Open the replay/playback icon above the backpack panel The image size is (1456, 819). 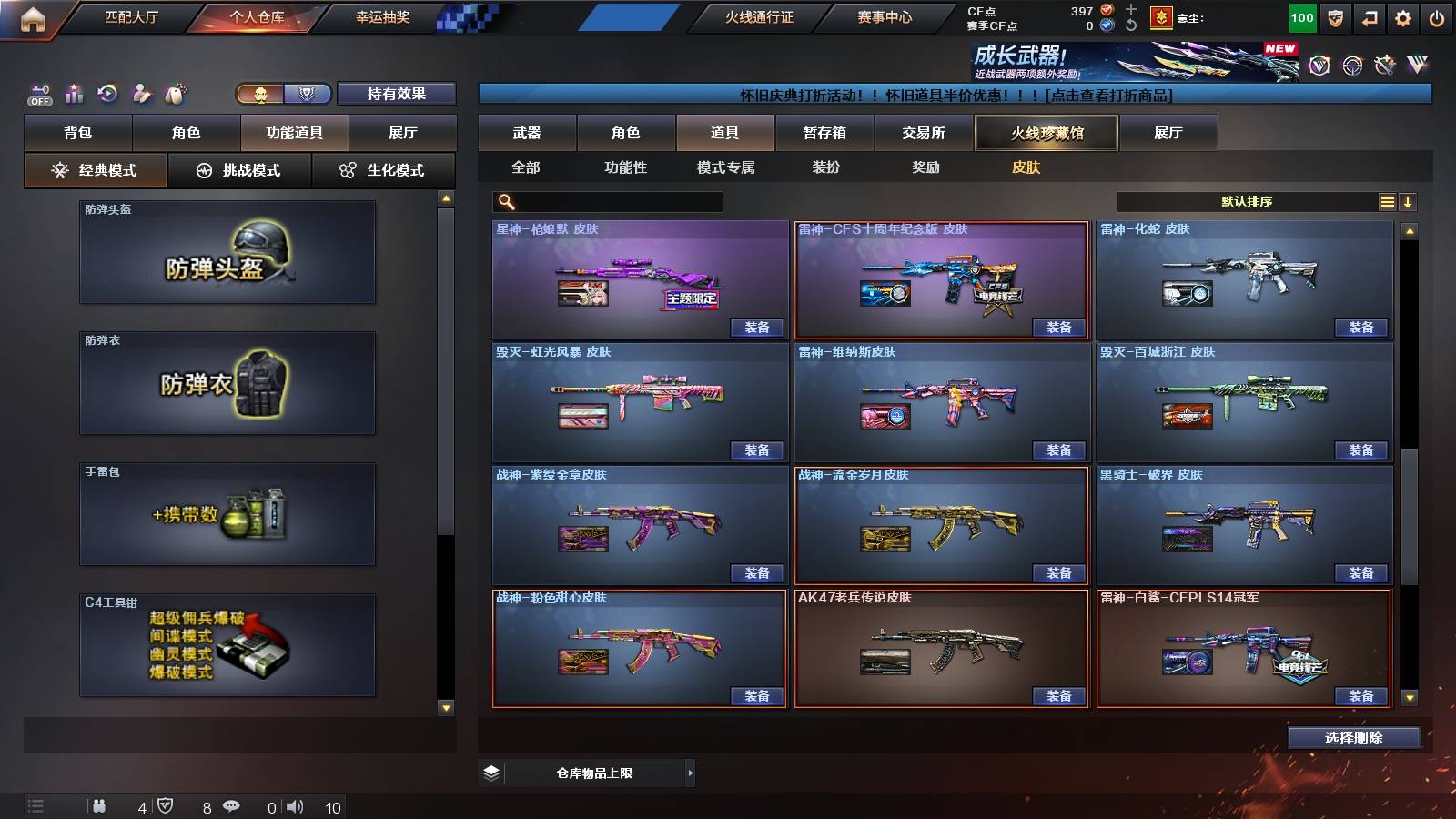coord(107,93)
